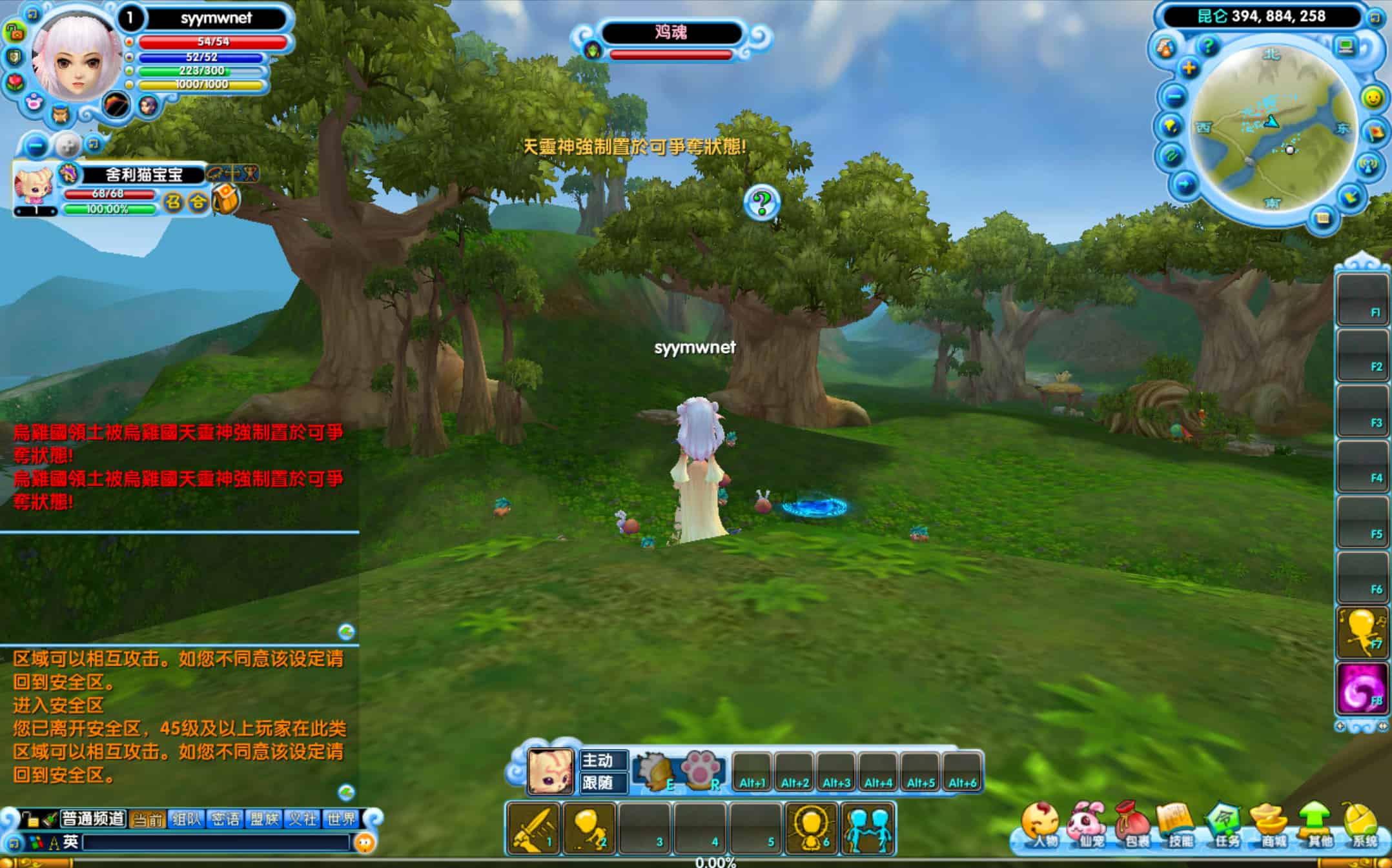Click the minimap's question mark help button
The width and height of the screenshot is (1392, 868).
(1207, 46)
